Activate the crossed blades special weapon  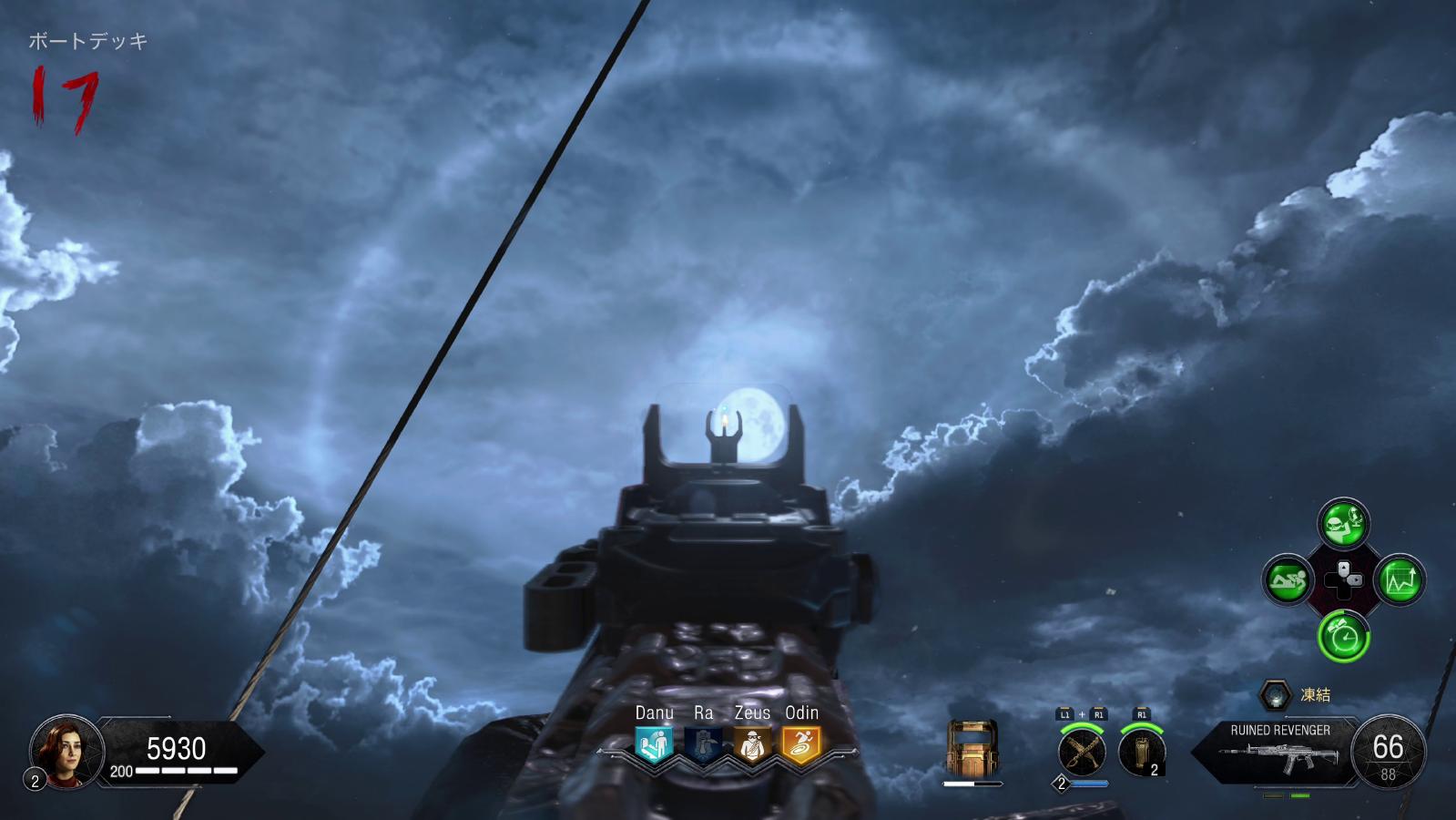(x=1082, y=753)
